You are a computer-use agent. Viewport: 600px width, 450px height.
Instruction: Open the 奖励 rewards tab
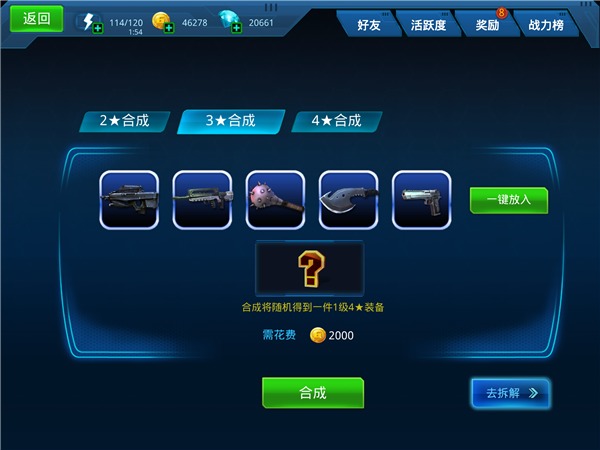pyautogui.click(x=488, y=24)
